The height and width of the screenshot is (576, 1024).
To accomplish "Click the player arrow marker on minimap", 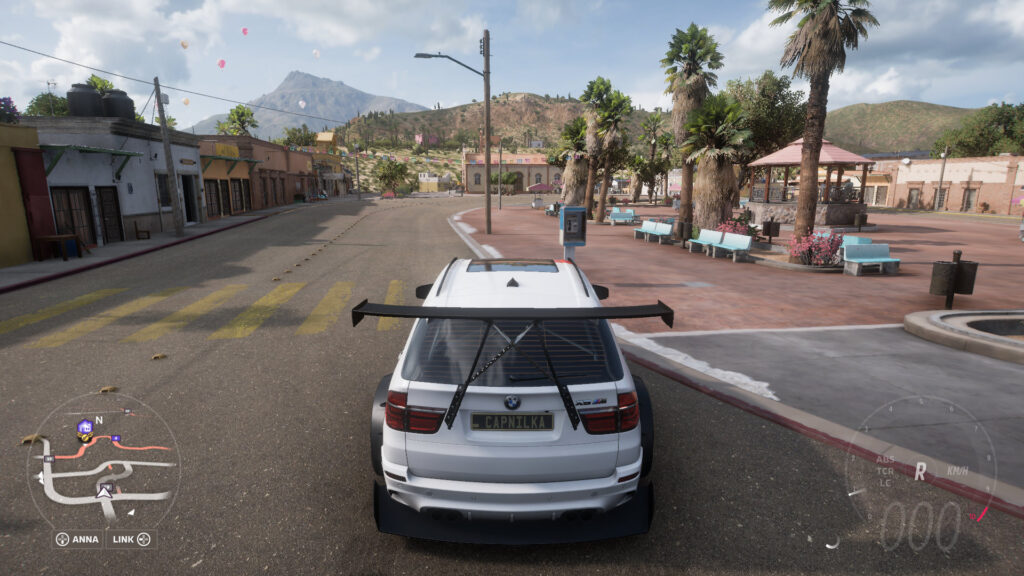I will [104, 490].
